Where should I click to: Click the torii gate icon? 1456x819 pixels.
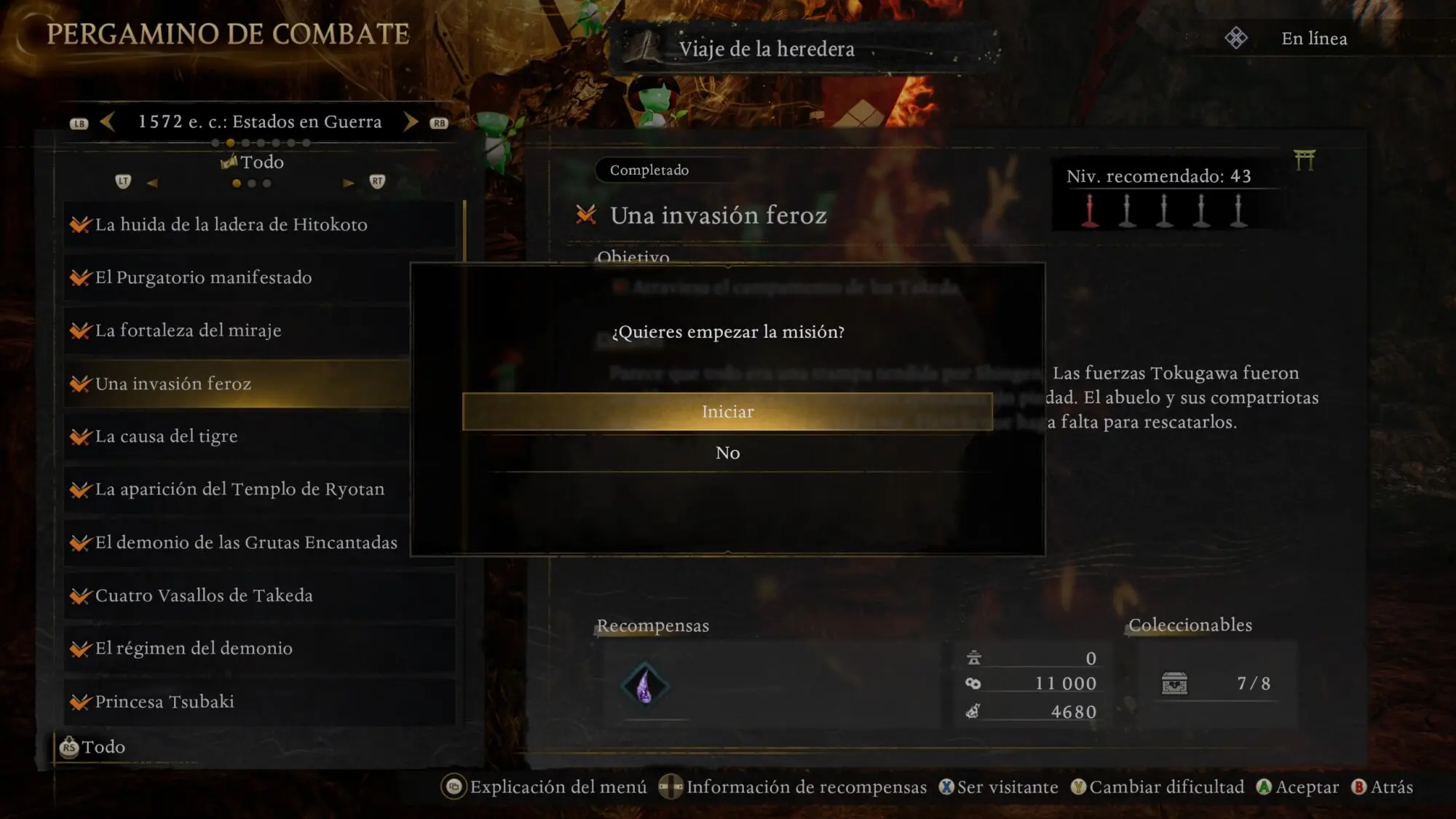[x=1305, y=159]
